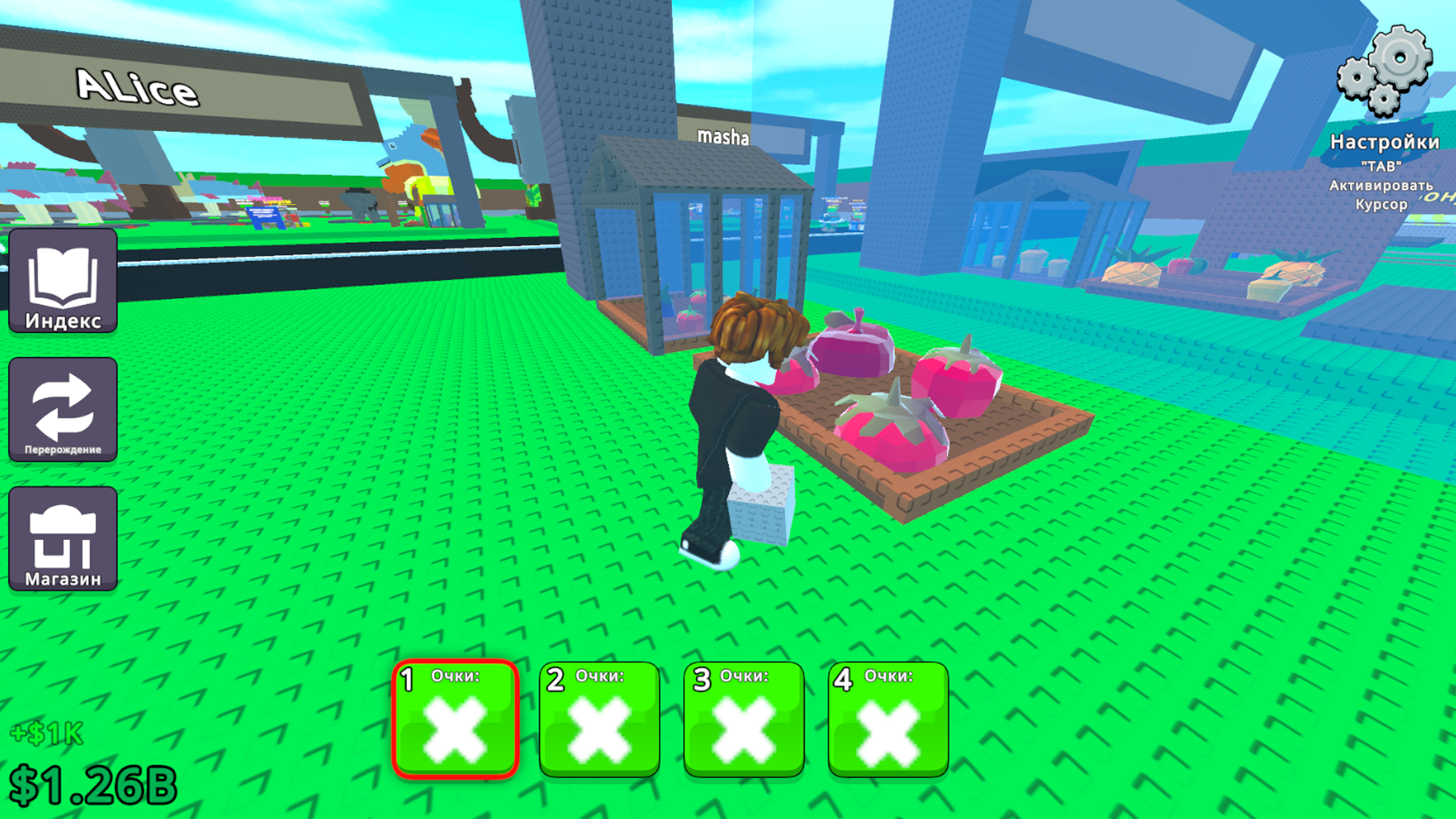Click the masha nameplate above the greenhouse
Viewport: 1456px width, 819px height.
tap(723, 138)
